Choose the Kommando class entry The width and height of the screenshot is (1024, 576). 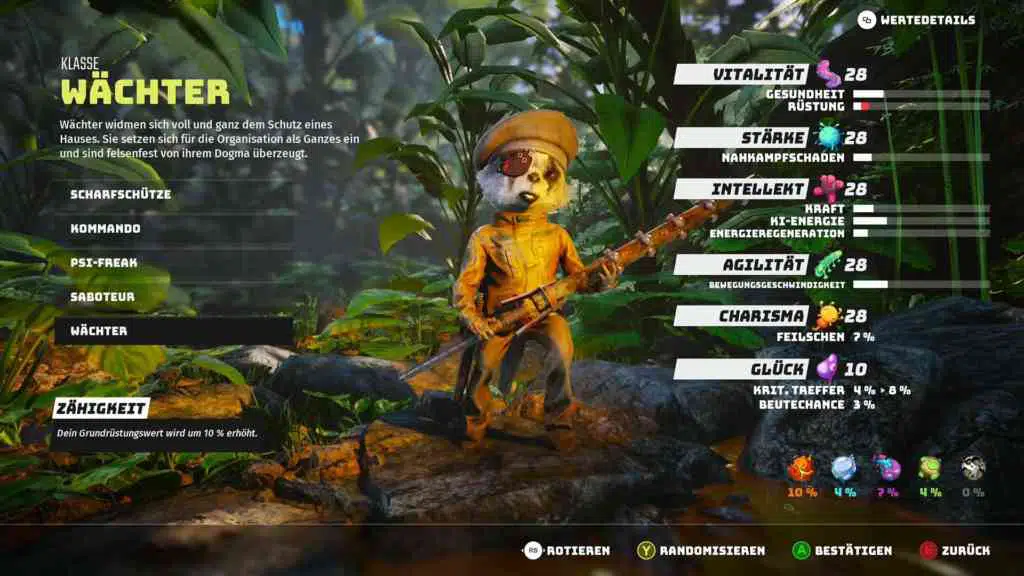click(105, 228)
